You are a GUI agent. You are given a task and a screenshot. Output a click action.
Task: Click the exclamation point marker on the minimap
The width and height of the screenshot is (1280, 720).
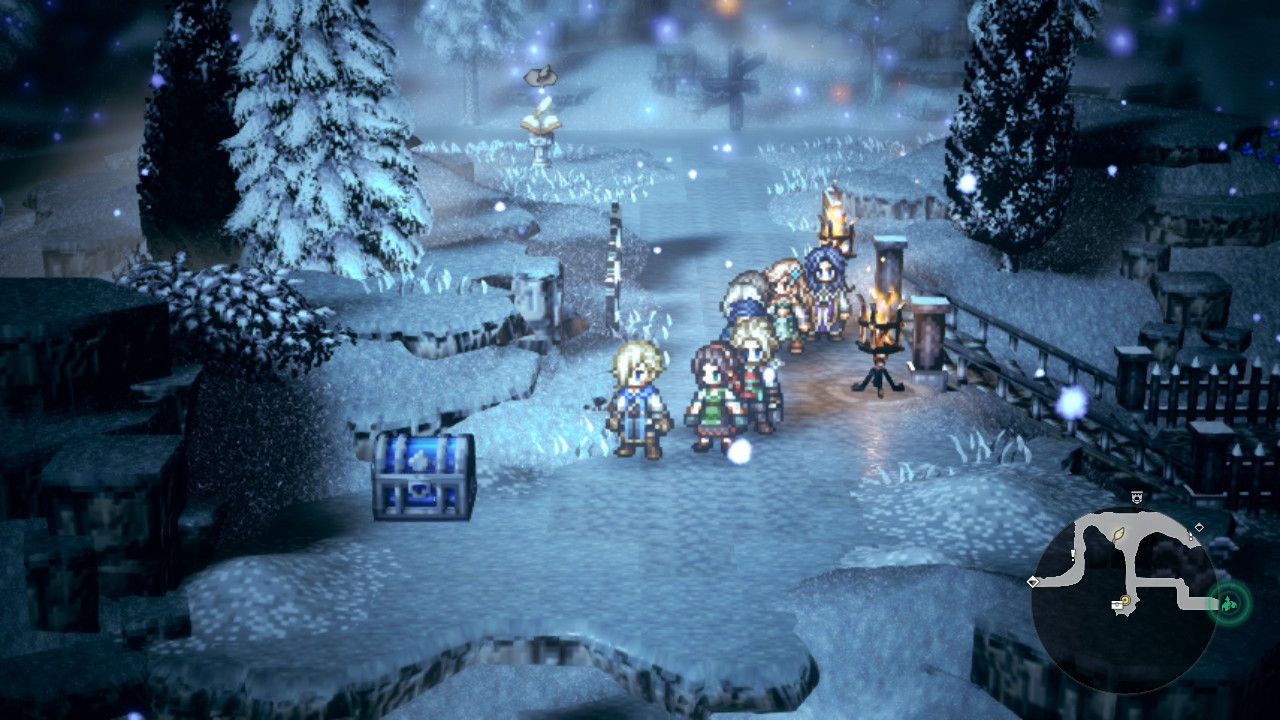[1073, 554]
